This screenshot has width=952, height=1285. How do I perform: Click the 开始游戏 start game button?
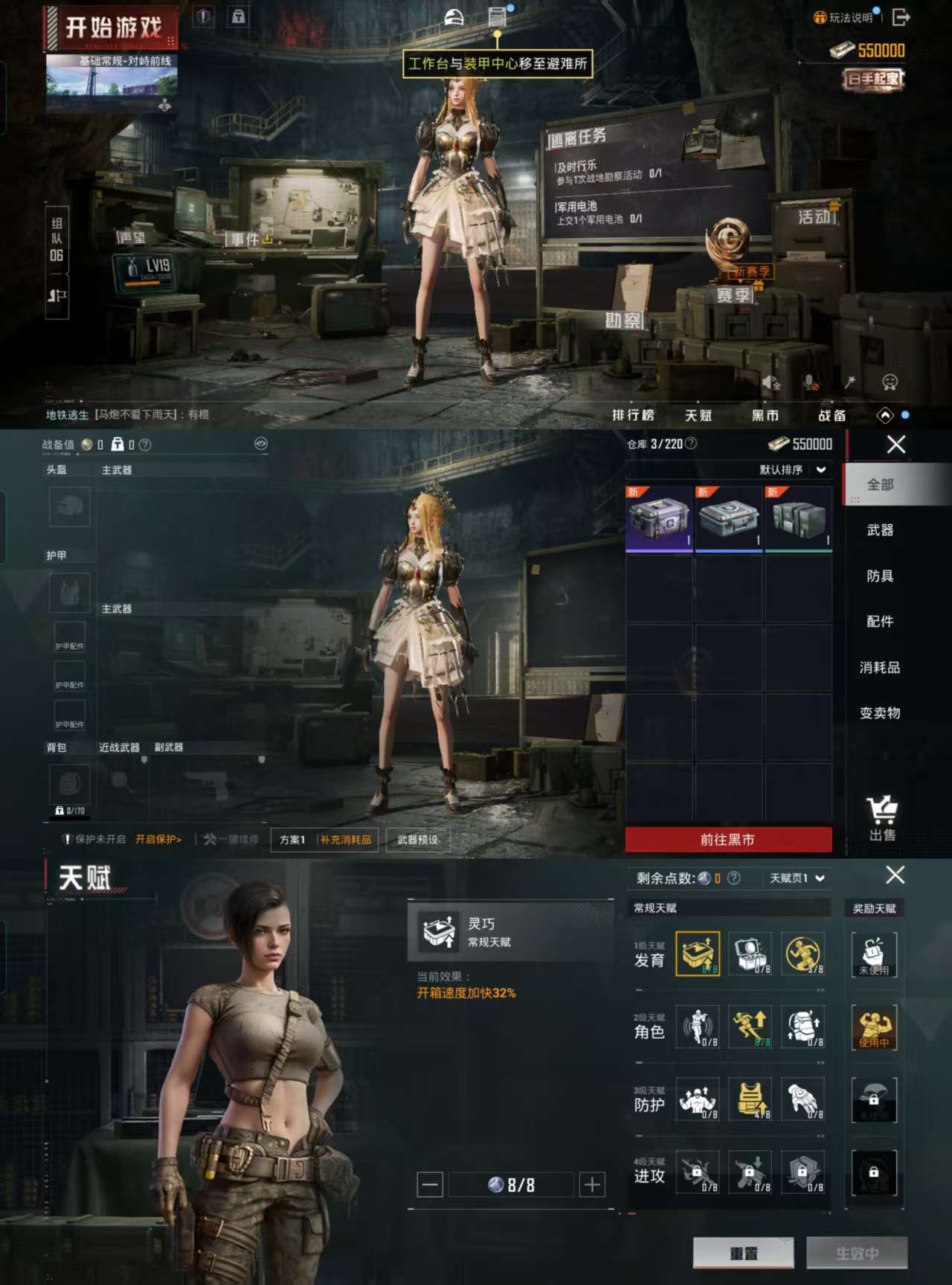(112, 28)
